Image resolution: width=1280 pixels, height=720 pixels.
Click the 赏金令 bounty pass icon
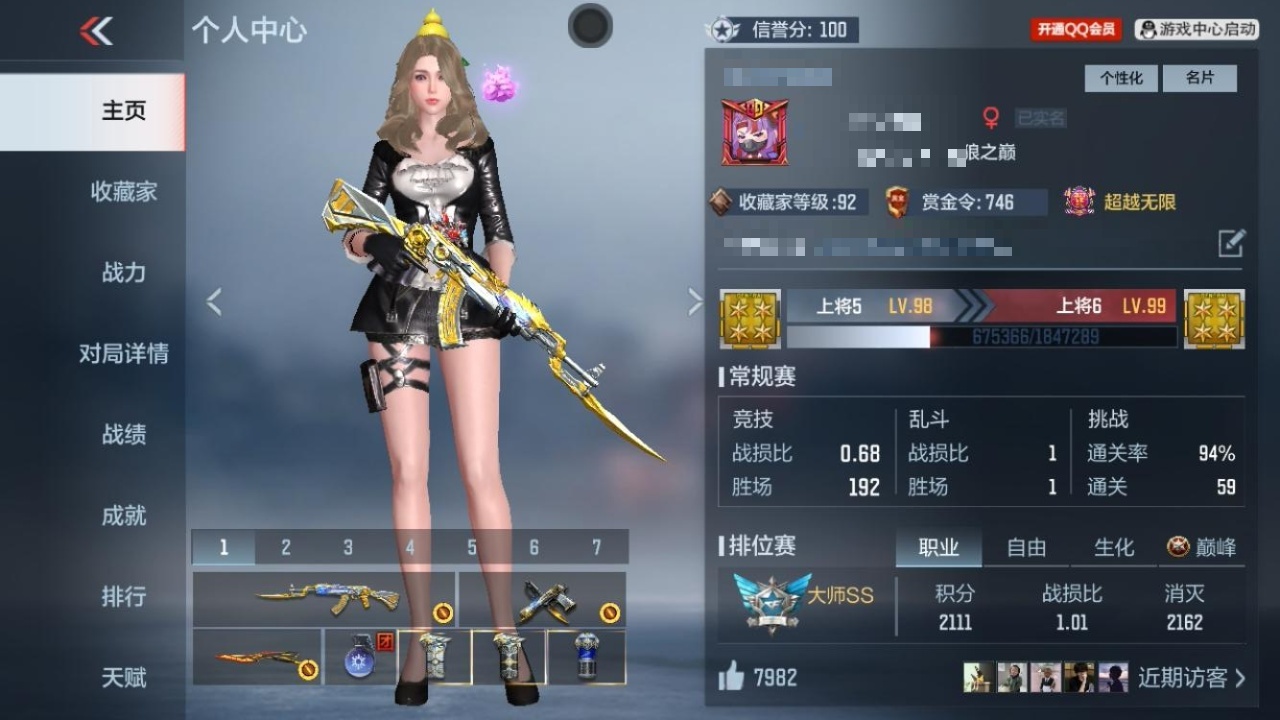(897, 202)
